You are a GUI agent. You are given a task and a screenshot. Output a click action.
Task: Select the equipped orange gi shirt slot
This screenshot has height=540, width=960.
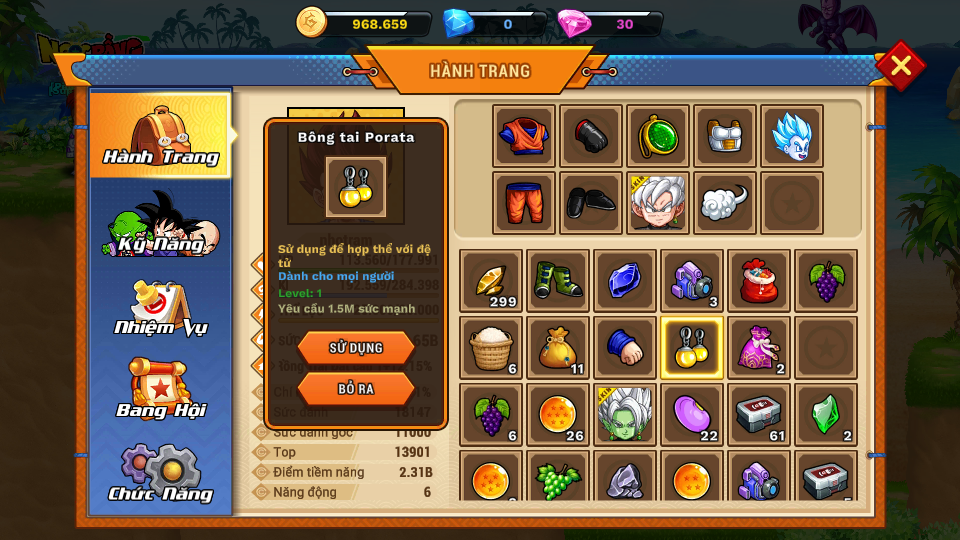click(x=524, y=136)
